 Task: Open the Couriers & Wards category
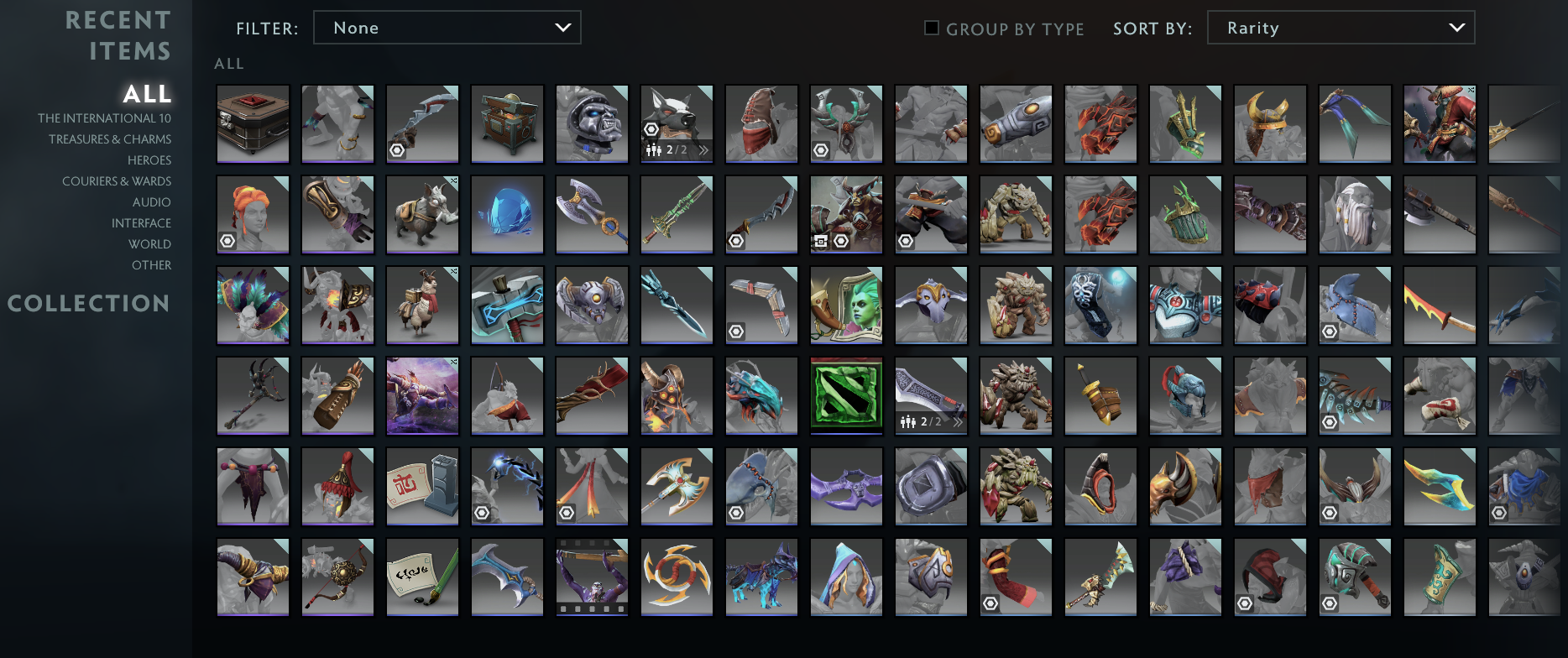117,180
